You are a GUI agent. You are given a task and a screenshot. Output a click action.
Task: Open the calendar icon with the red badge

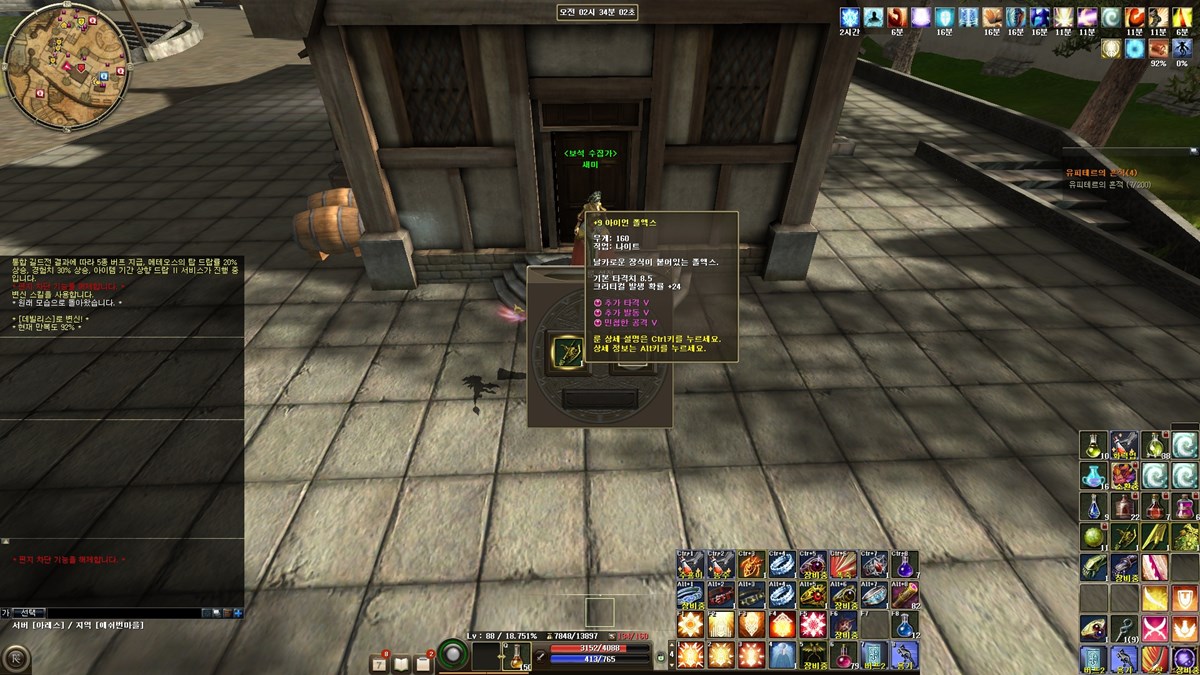point(379,663)
